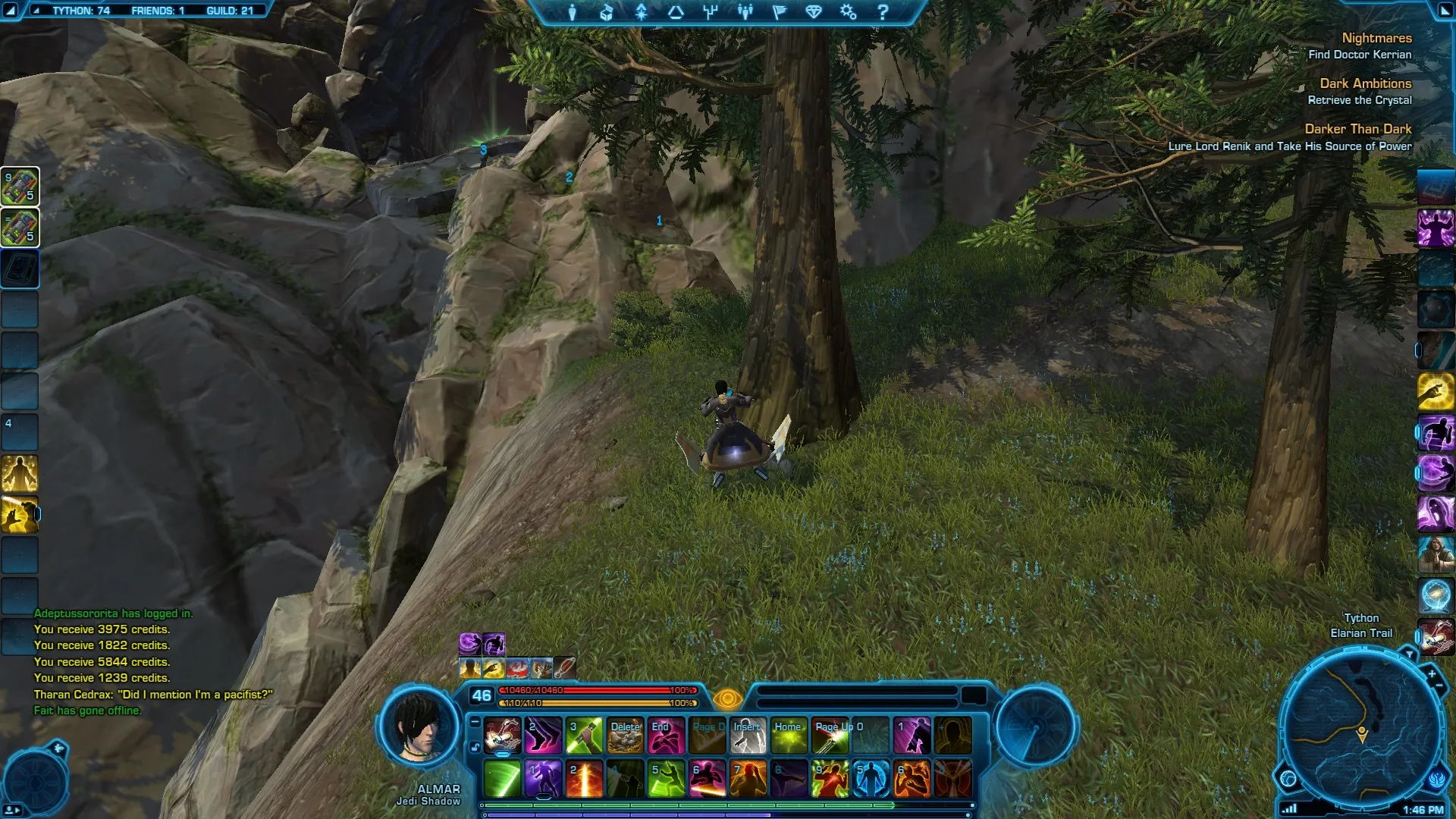
Task: Open the question mark help menu
Action: pyautogui.click(x=882, y=12)
